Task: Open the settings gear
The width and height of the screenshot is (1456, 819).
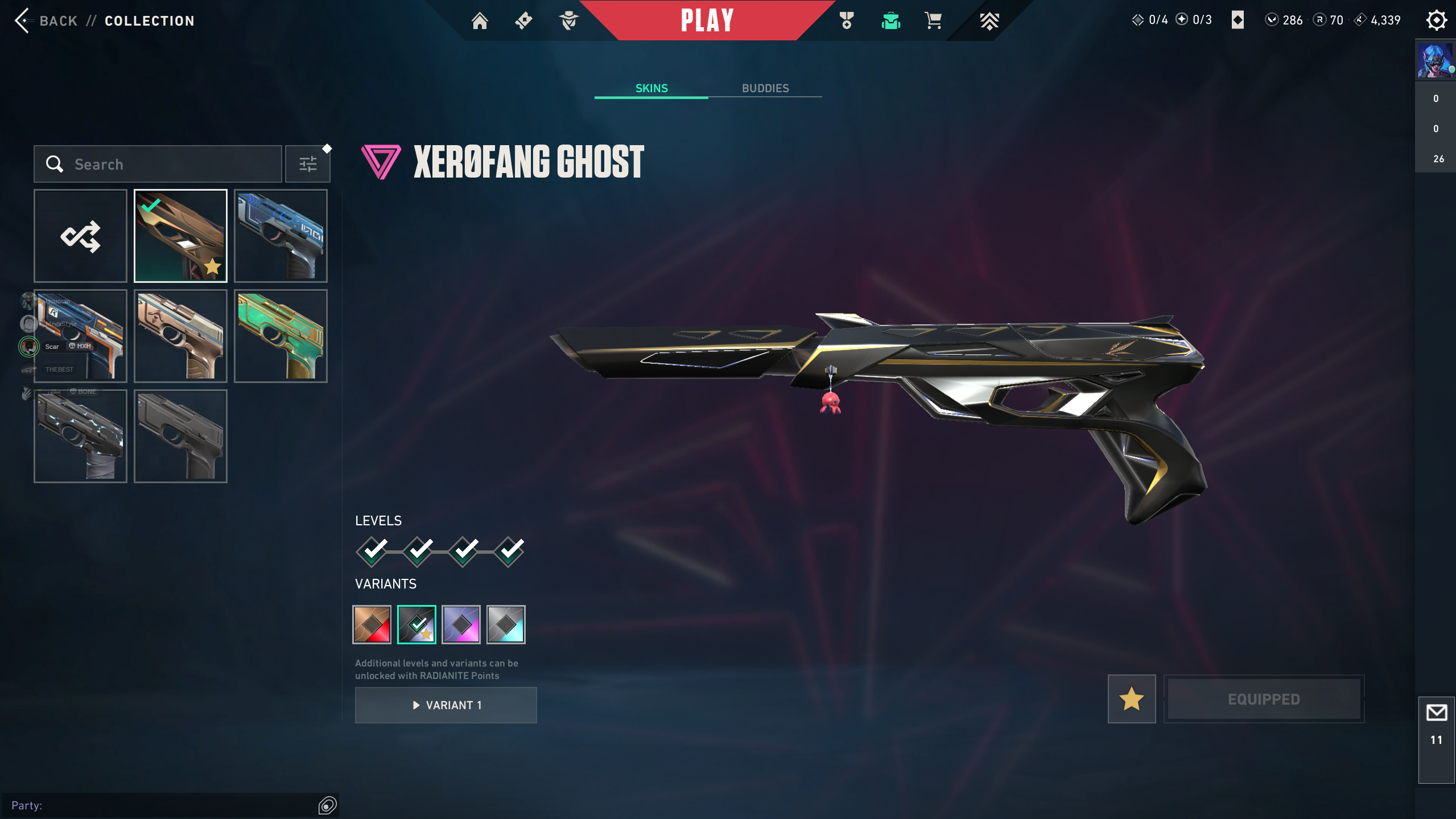Action: (1436, 20)
